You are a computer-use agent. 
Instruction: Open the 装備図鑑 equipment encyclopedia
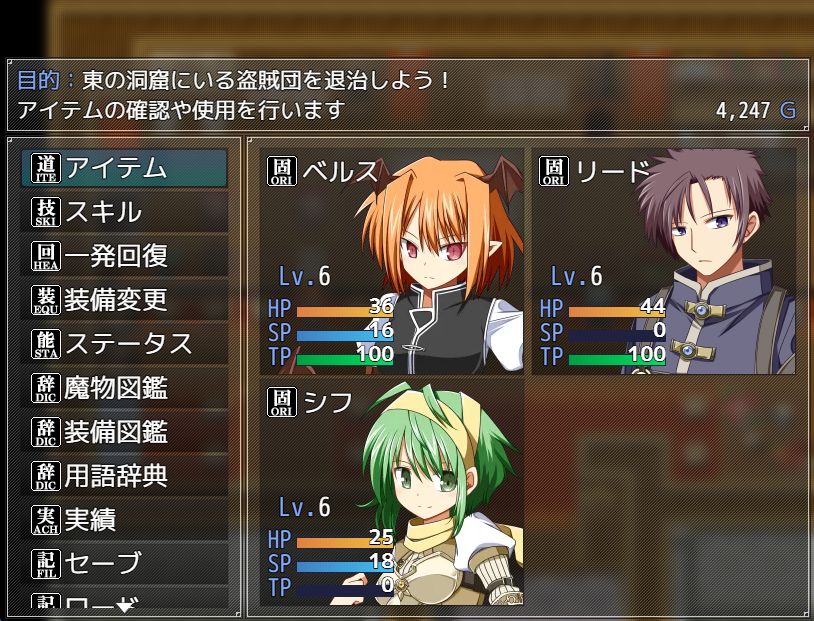click(124, 432)
